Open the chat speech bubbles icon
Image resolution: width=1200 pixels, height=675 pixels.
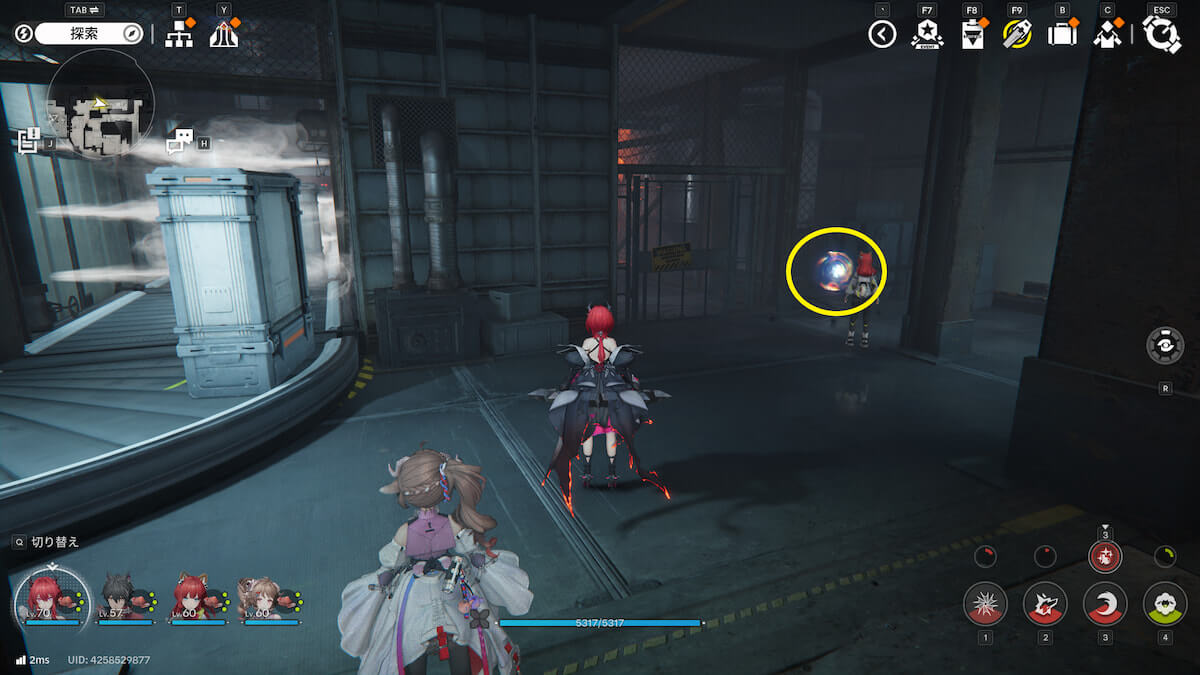(x=179, y=142)
